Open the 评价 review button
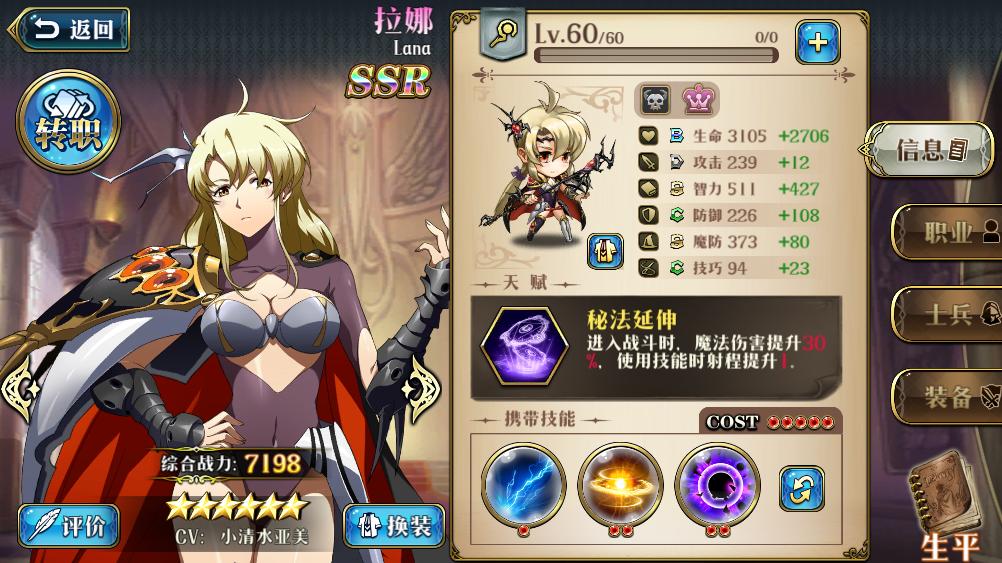Viewport: 1002px width, 563px height. (x=69, y=525)
